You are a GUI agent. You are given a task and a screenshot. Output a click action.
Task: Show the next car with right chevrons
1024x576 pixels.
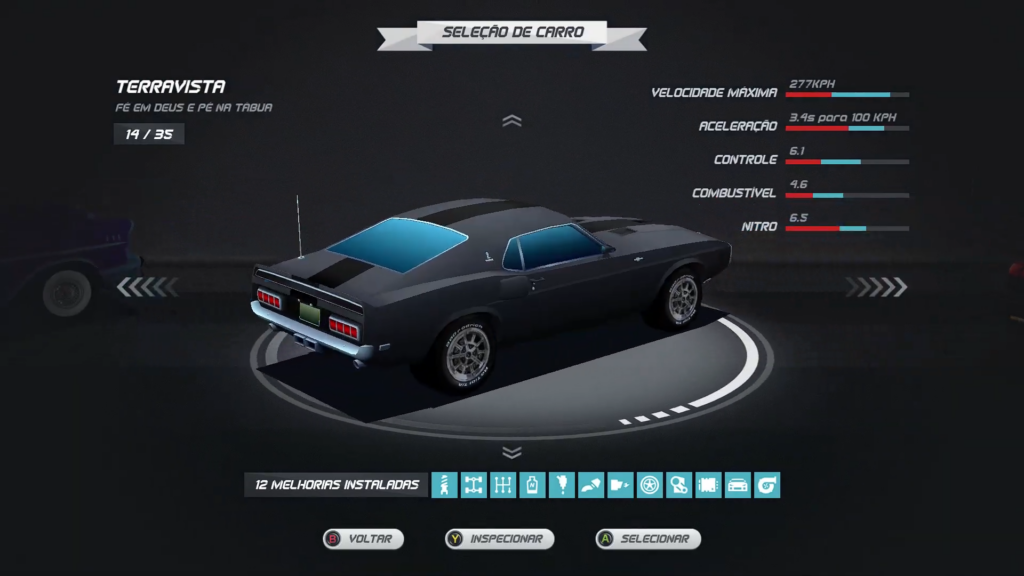(x=876, y=287)
